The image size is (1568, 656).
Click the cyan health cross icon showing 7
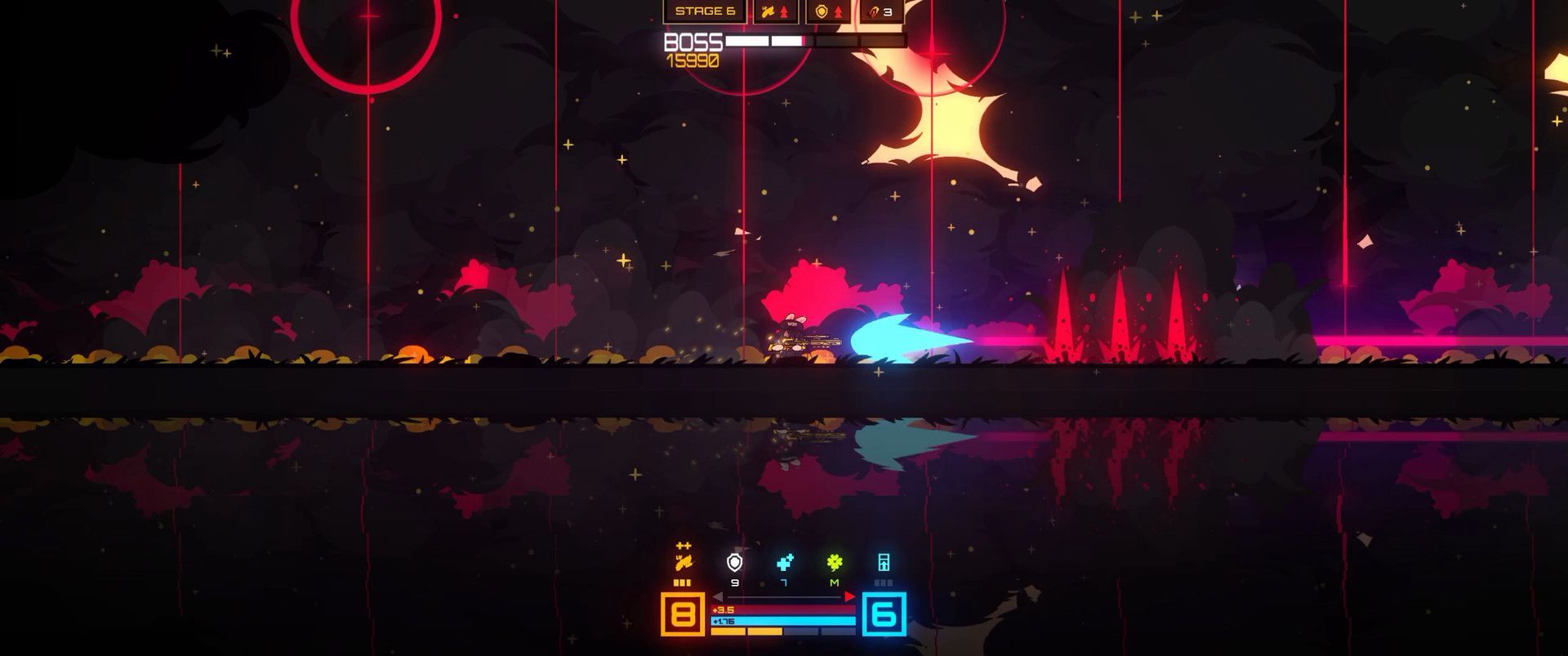tap(785, 561)
